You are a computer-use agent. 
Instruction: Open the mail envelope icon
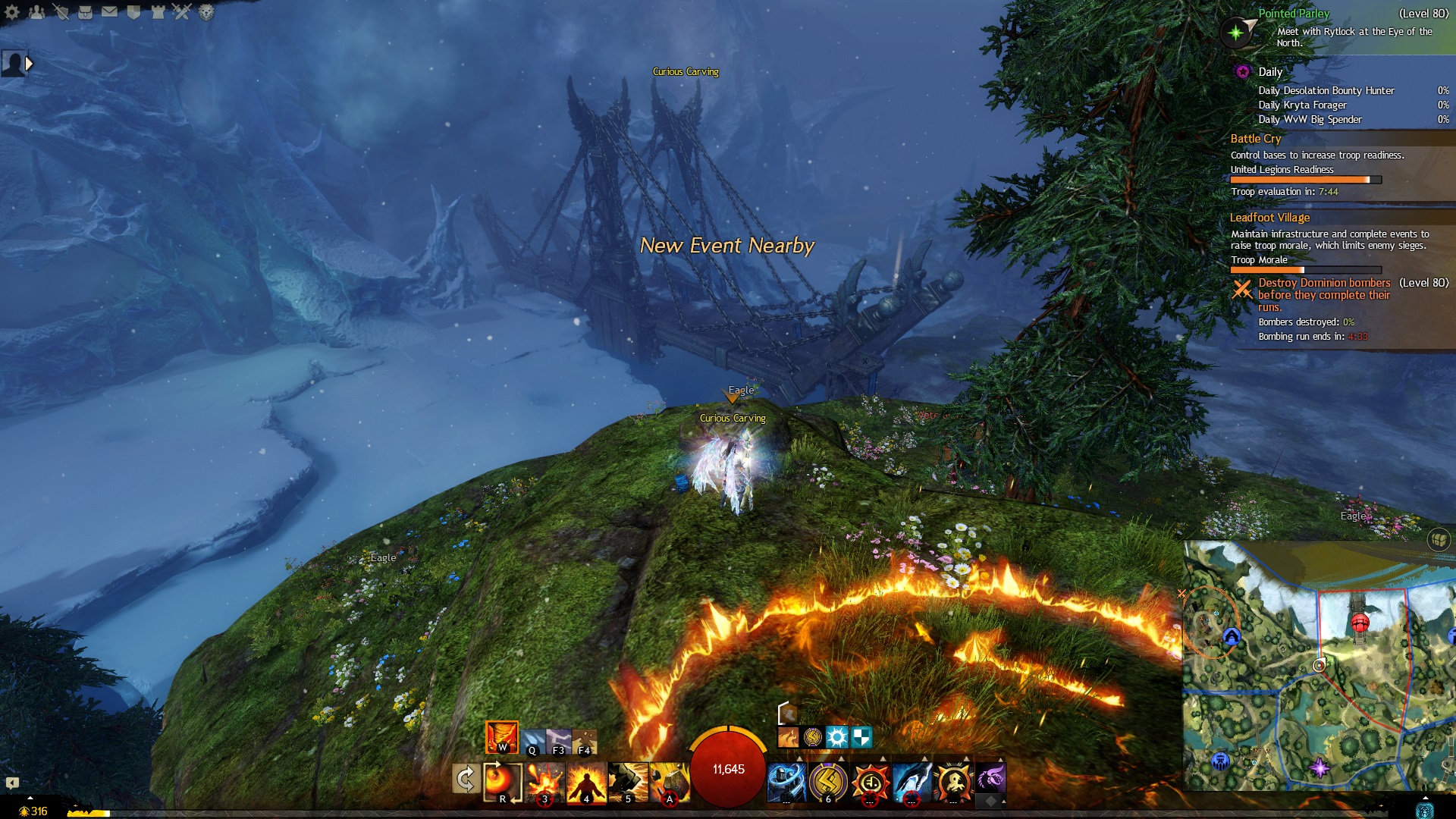click(109, 11)
